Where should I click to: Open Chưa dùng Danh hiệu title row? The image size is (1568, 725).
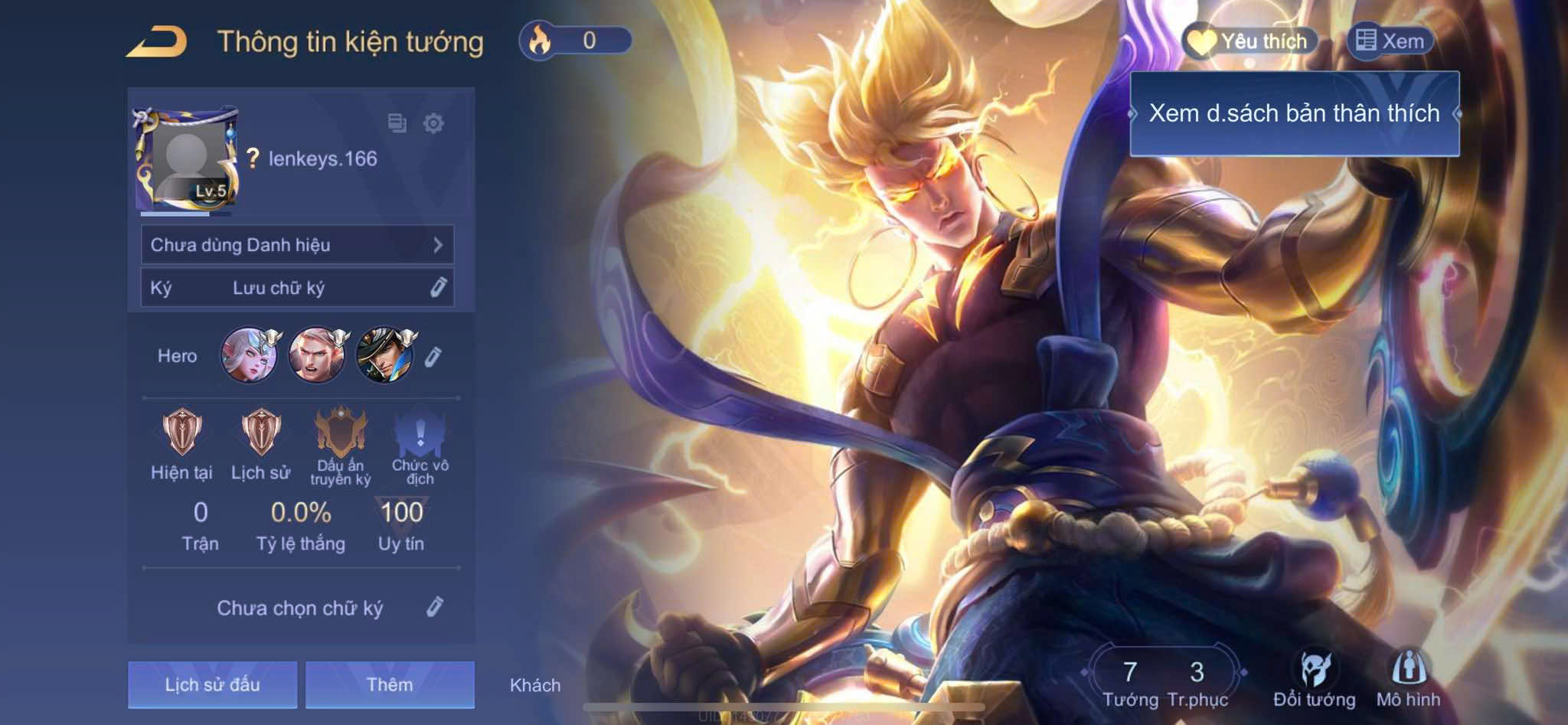(297, 245)
